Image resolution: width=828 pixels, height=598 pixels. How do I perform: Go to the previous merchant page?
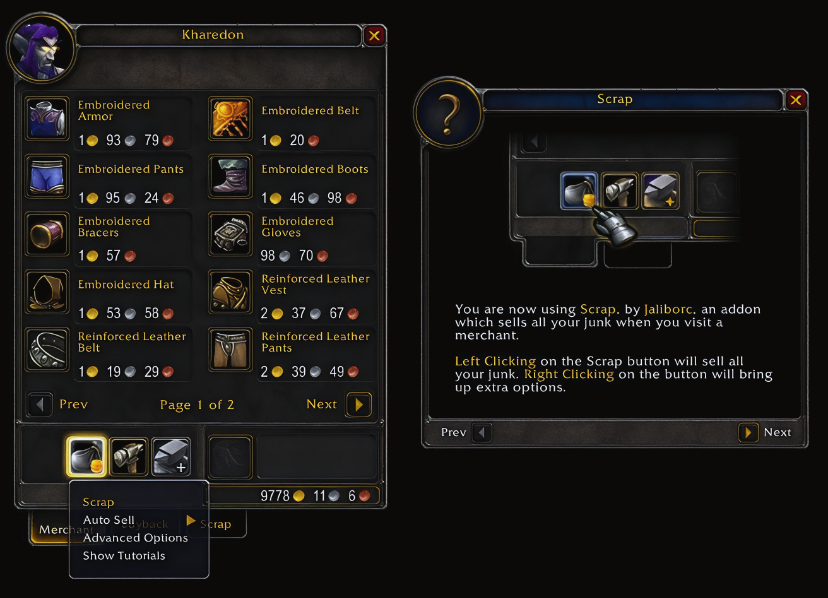click(x=40, y=405)
